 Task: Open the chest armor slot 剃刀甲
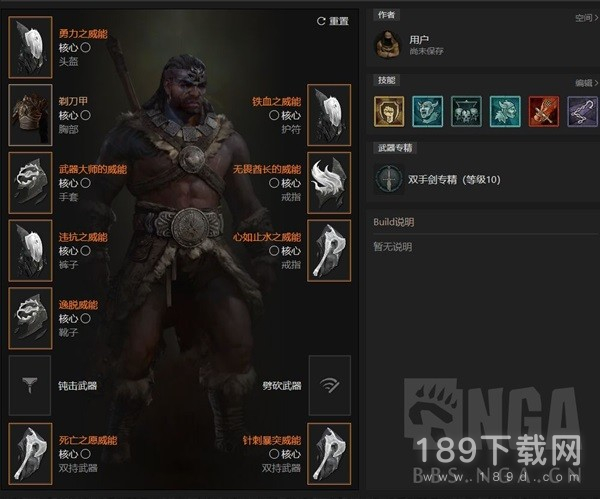point(30,114)
